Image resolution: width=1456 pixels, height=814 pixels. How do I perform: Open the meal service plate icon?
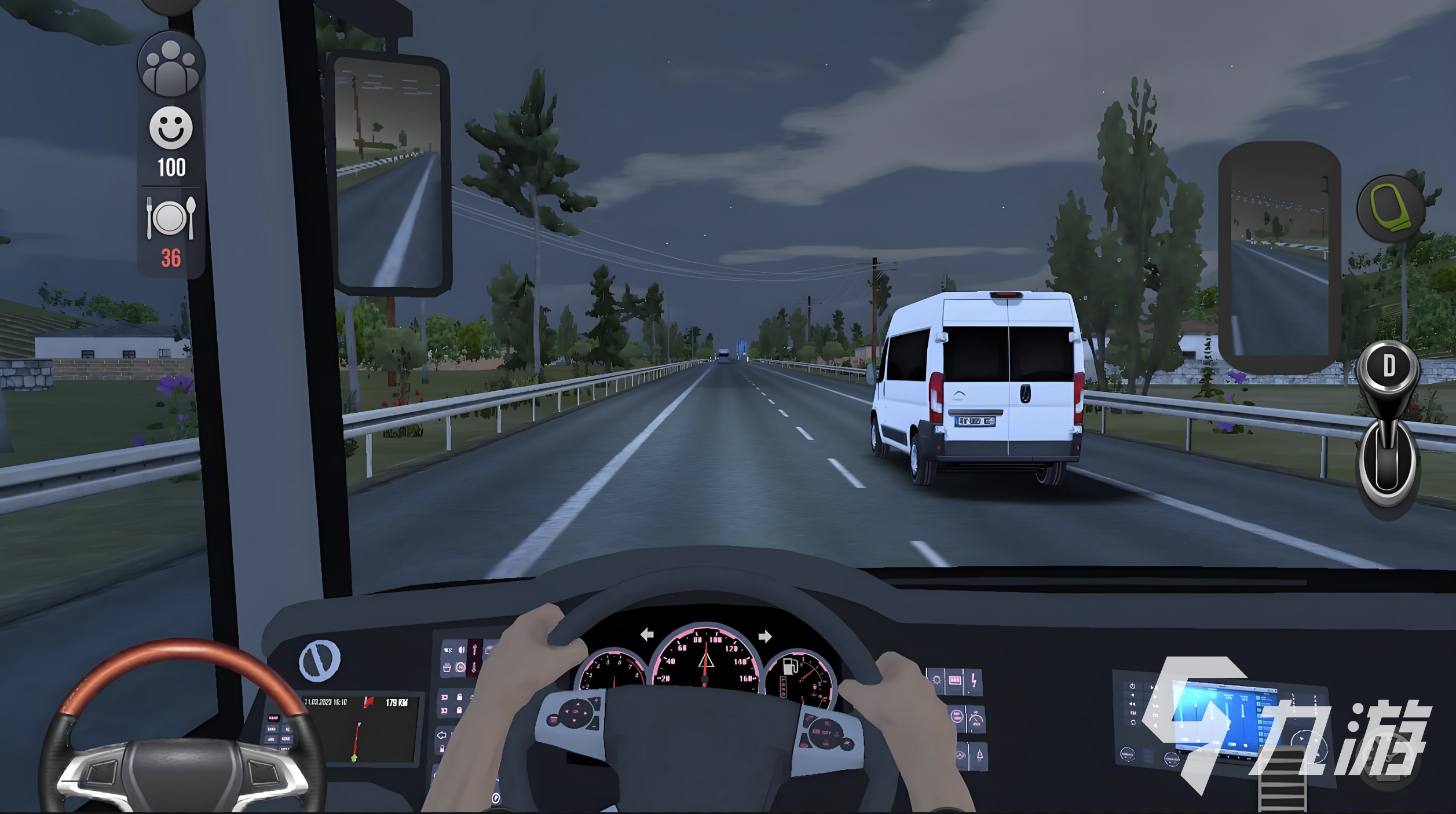[171, 218]
